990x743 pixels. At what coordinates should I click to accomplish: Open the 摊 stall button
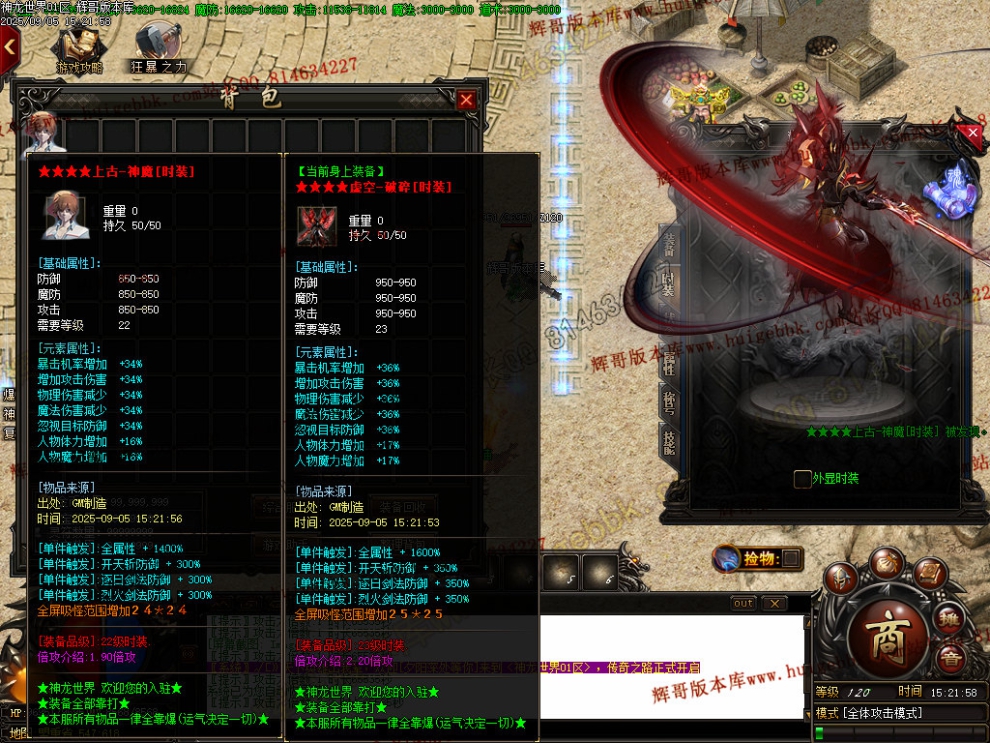click(x=951, y=620)
